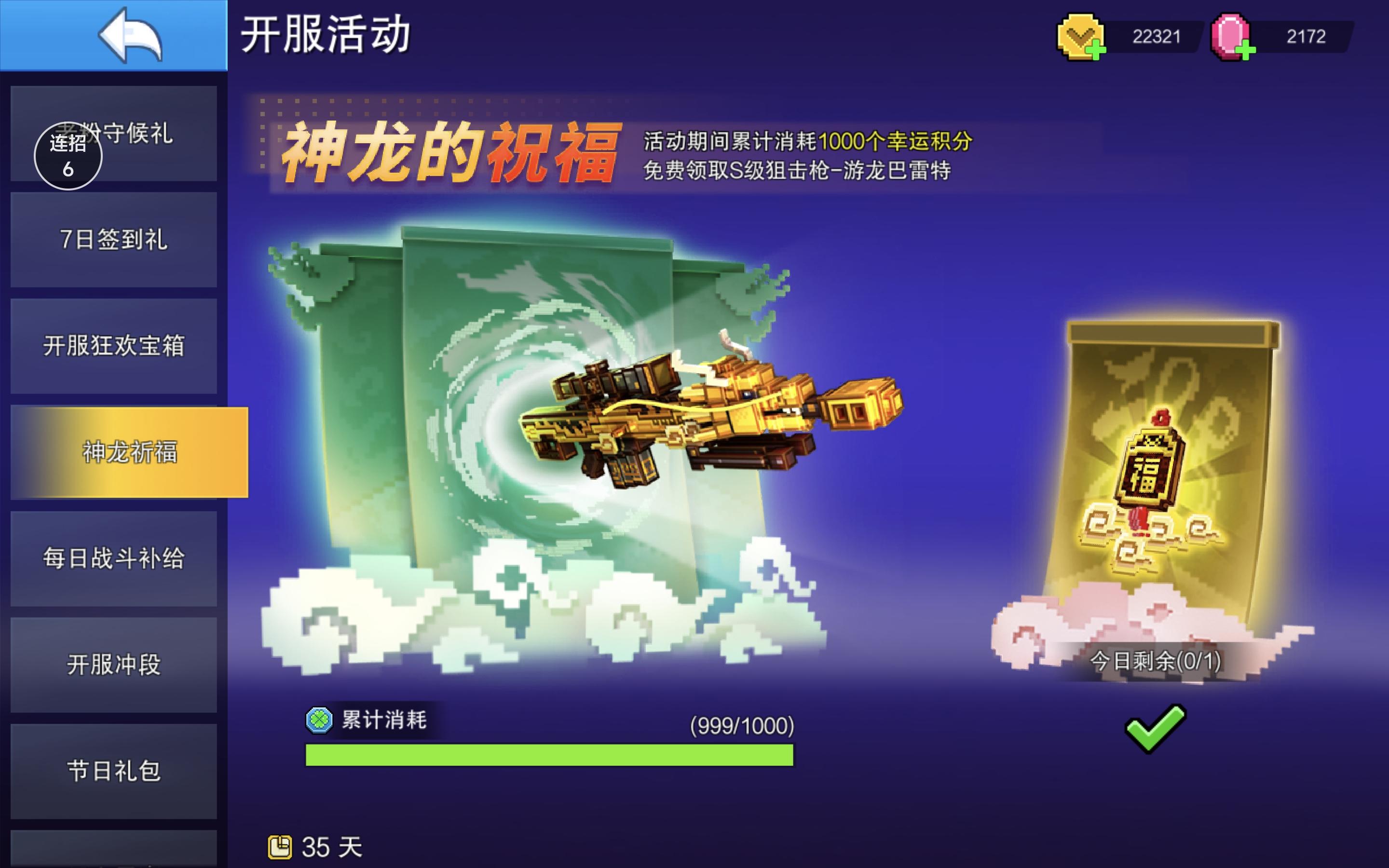
Task: Expand the 每日战斗补给 section
Action: tap(113, 560)
